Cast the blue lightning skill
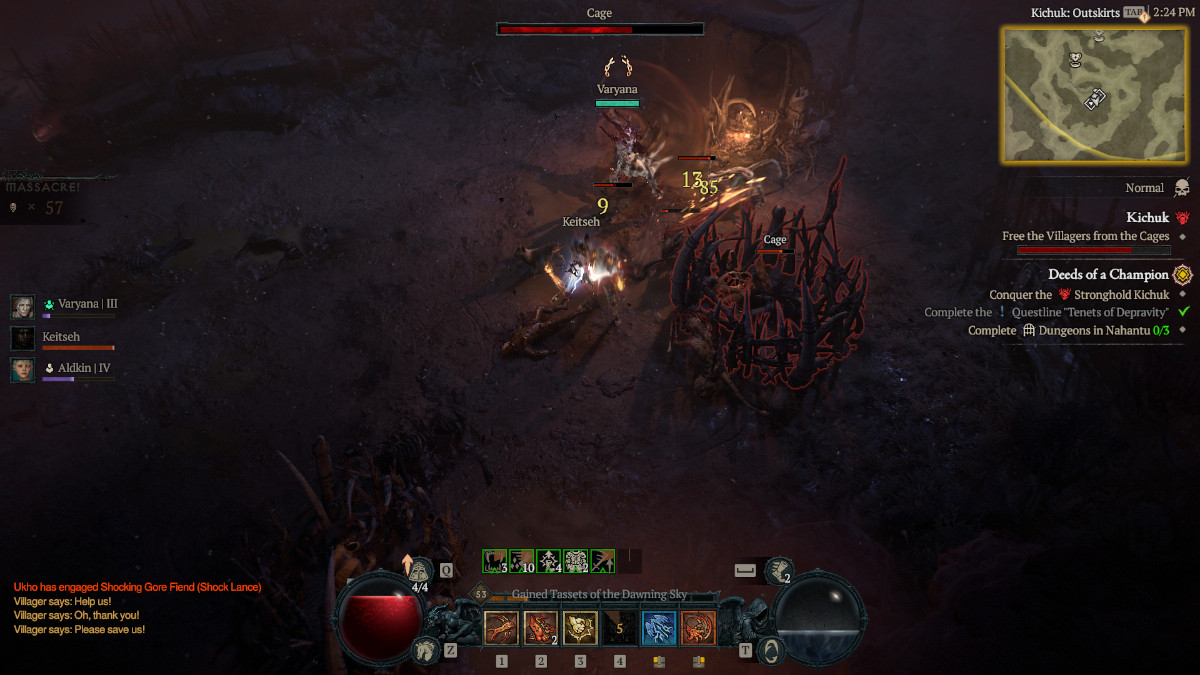1200x675 pixels. (x=659, y=628)
